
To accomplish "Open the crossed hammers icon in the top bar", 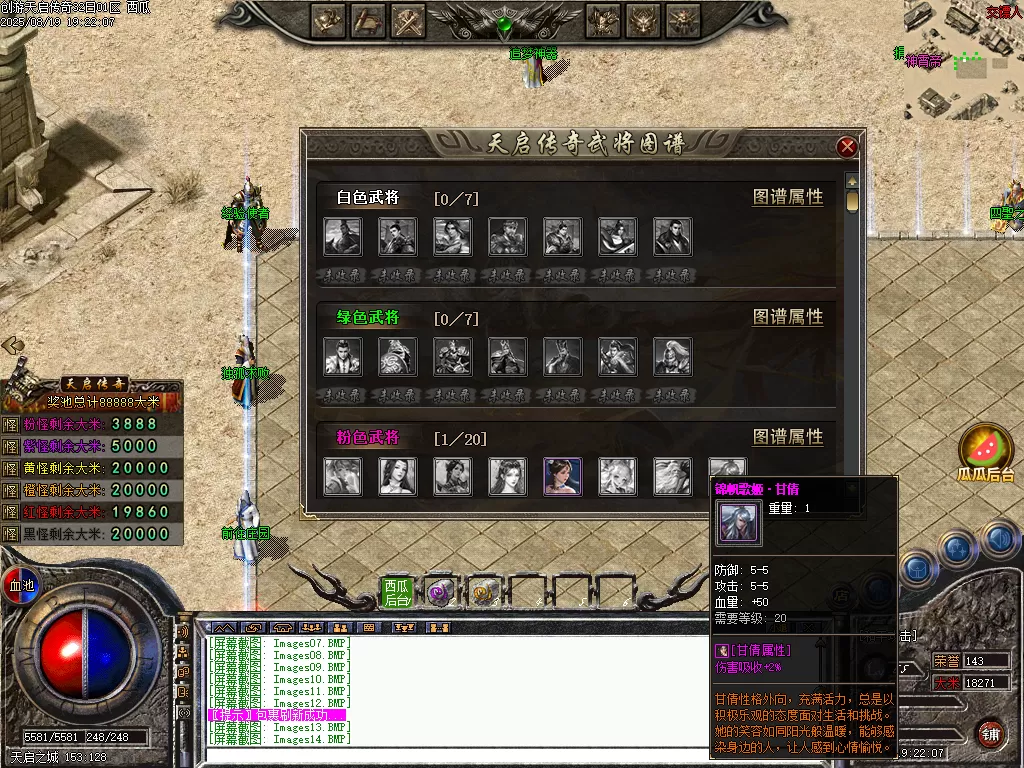I will coord(408,19).
